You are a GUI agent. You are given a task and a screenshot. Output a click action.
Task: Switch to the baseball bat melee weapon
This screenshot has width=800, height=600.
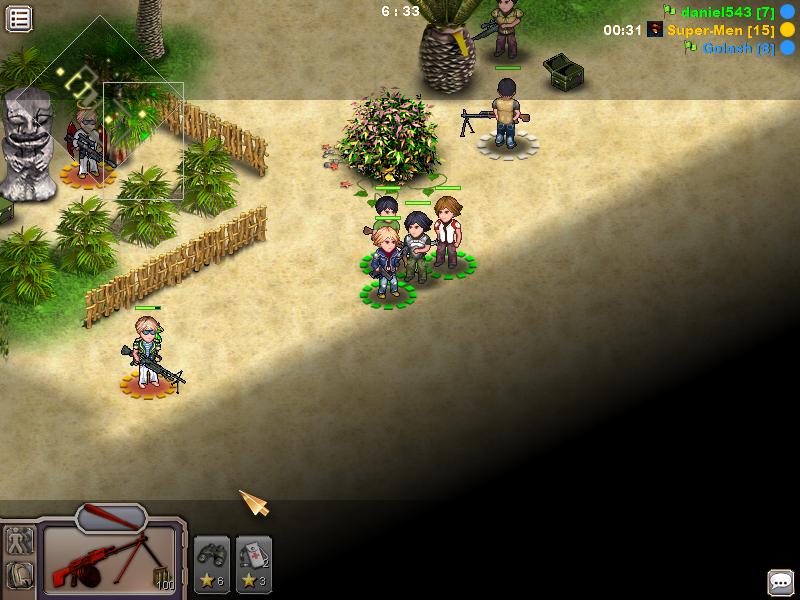110,517
